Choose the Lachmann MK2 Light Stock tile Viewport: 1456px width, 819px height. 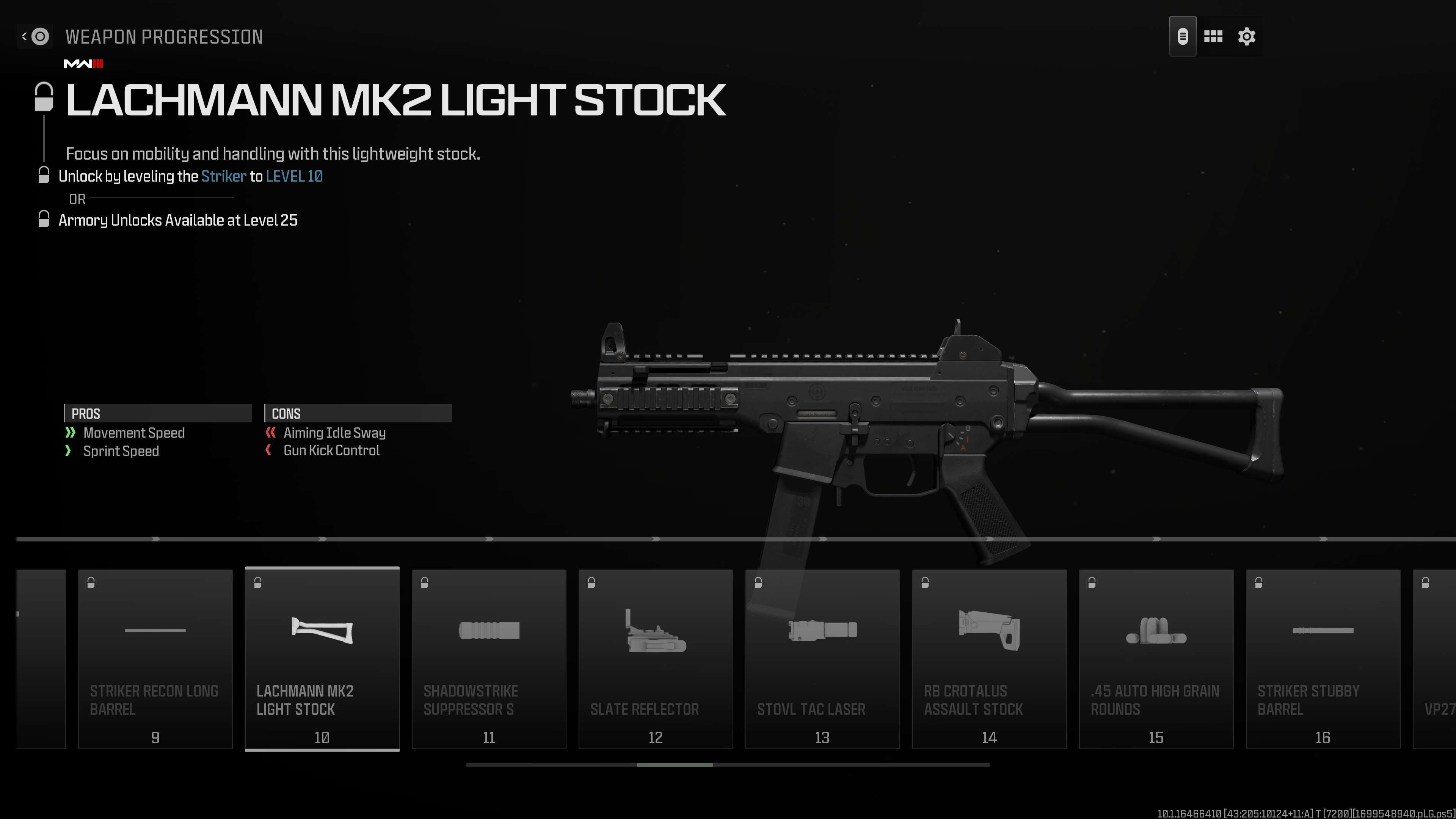tap(322, 659)
